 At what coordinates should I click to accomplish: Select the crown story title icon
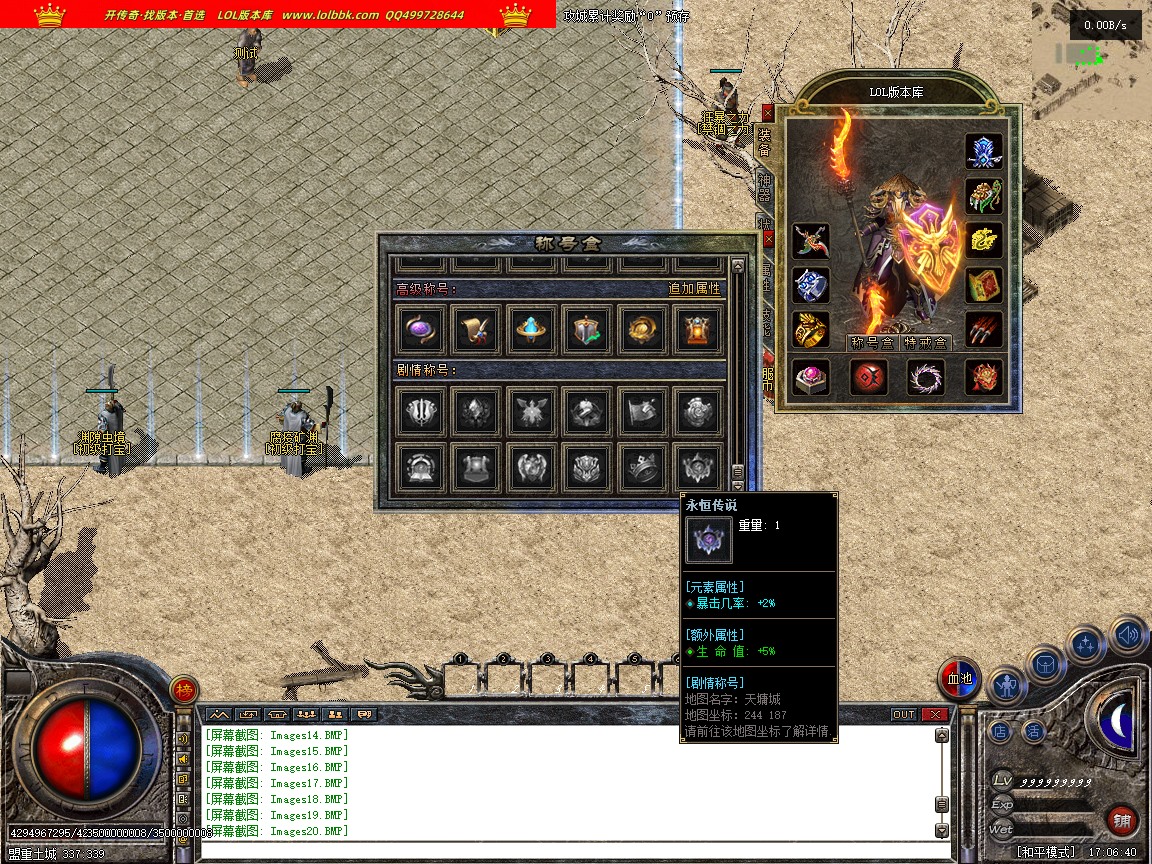click(642, 466)
